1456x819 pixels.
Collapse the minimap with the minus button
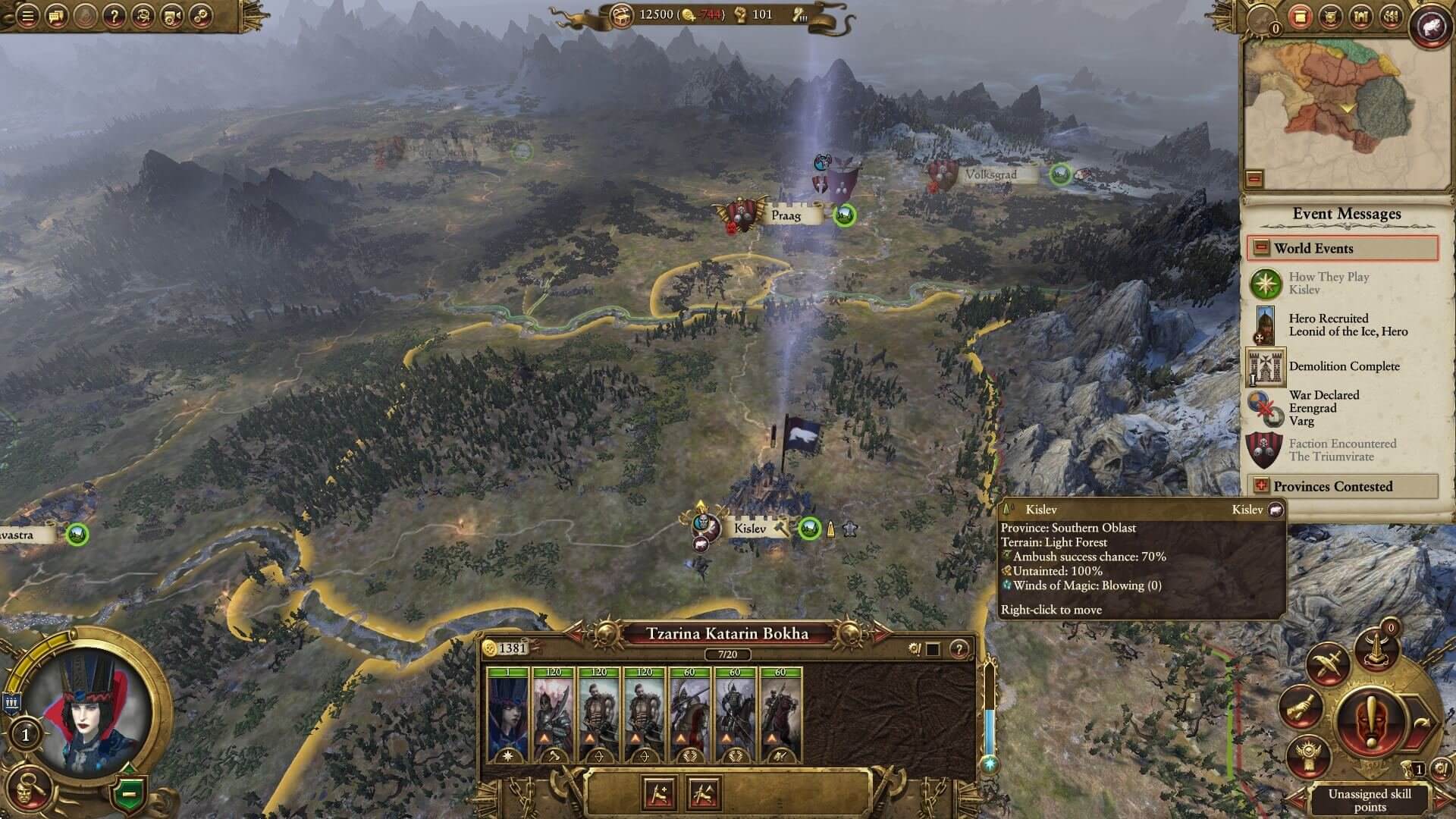[1254, 179]
